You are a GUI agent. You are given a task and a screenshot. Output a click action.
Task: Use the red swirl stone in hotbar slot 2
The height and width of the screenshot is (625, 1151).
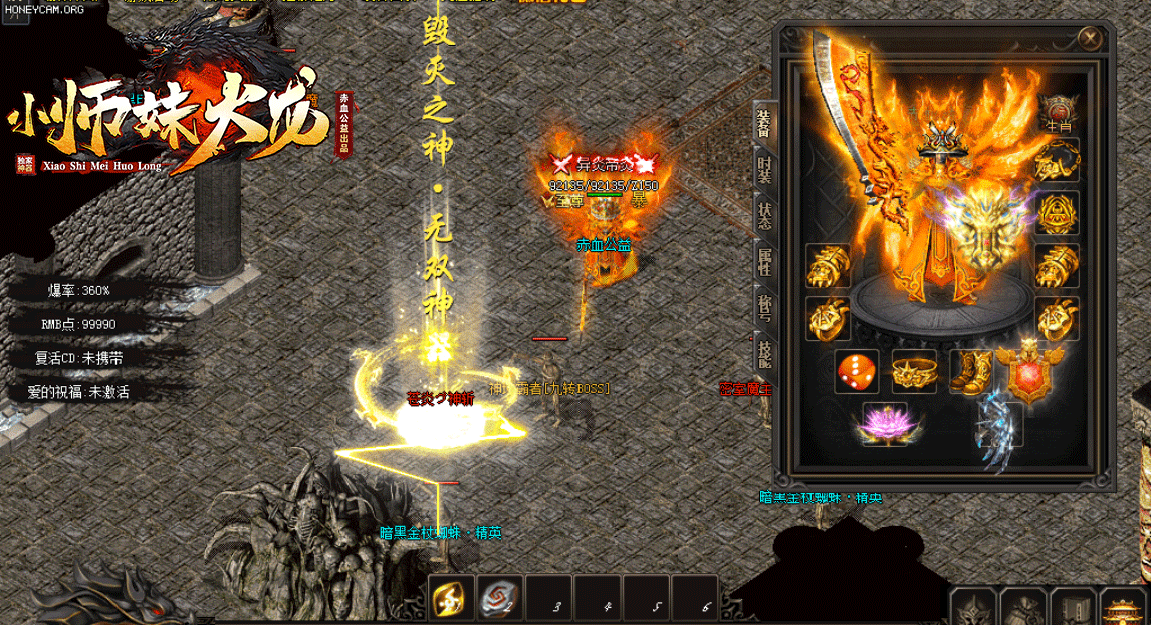tap(500, 599)
